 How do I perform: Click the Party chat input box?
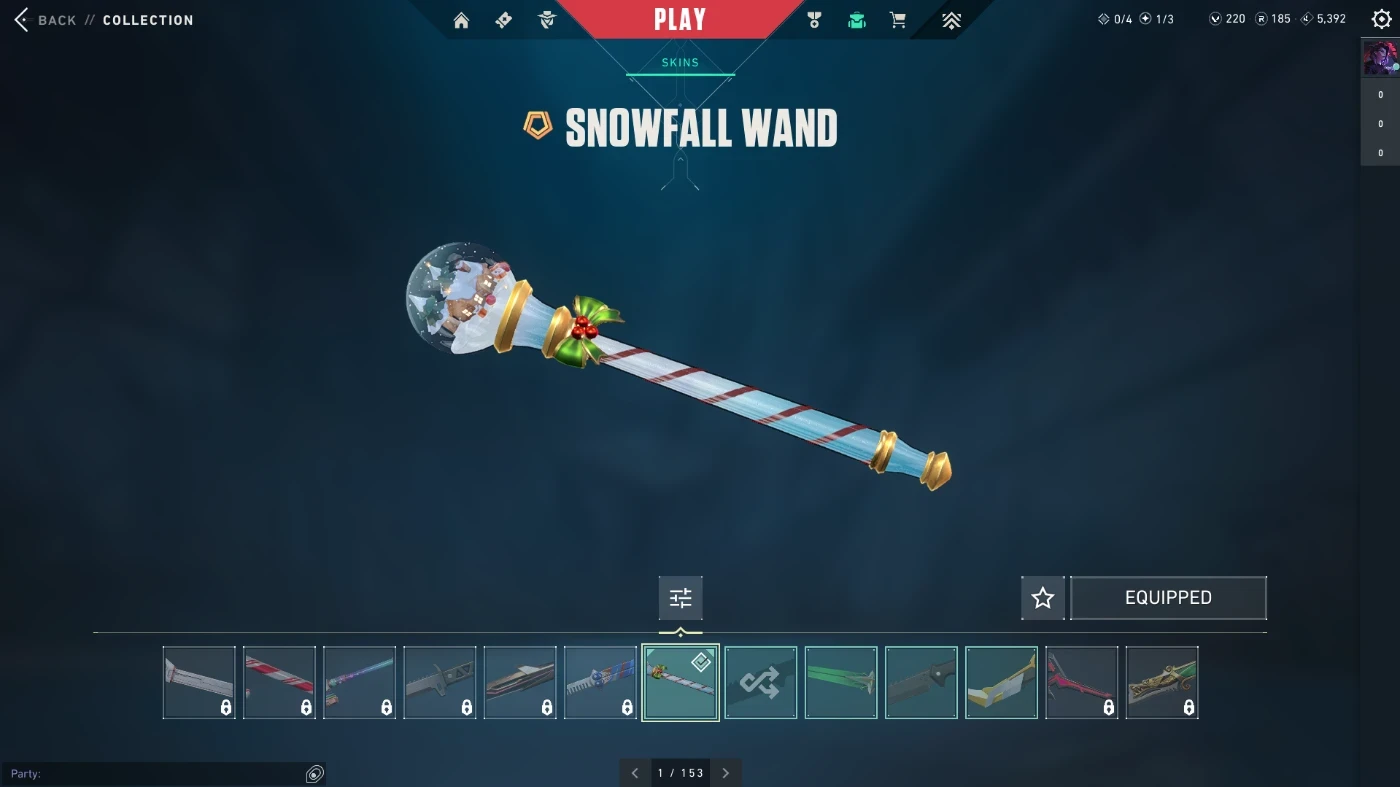[155, 774]
